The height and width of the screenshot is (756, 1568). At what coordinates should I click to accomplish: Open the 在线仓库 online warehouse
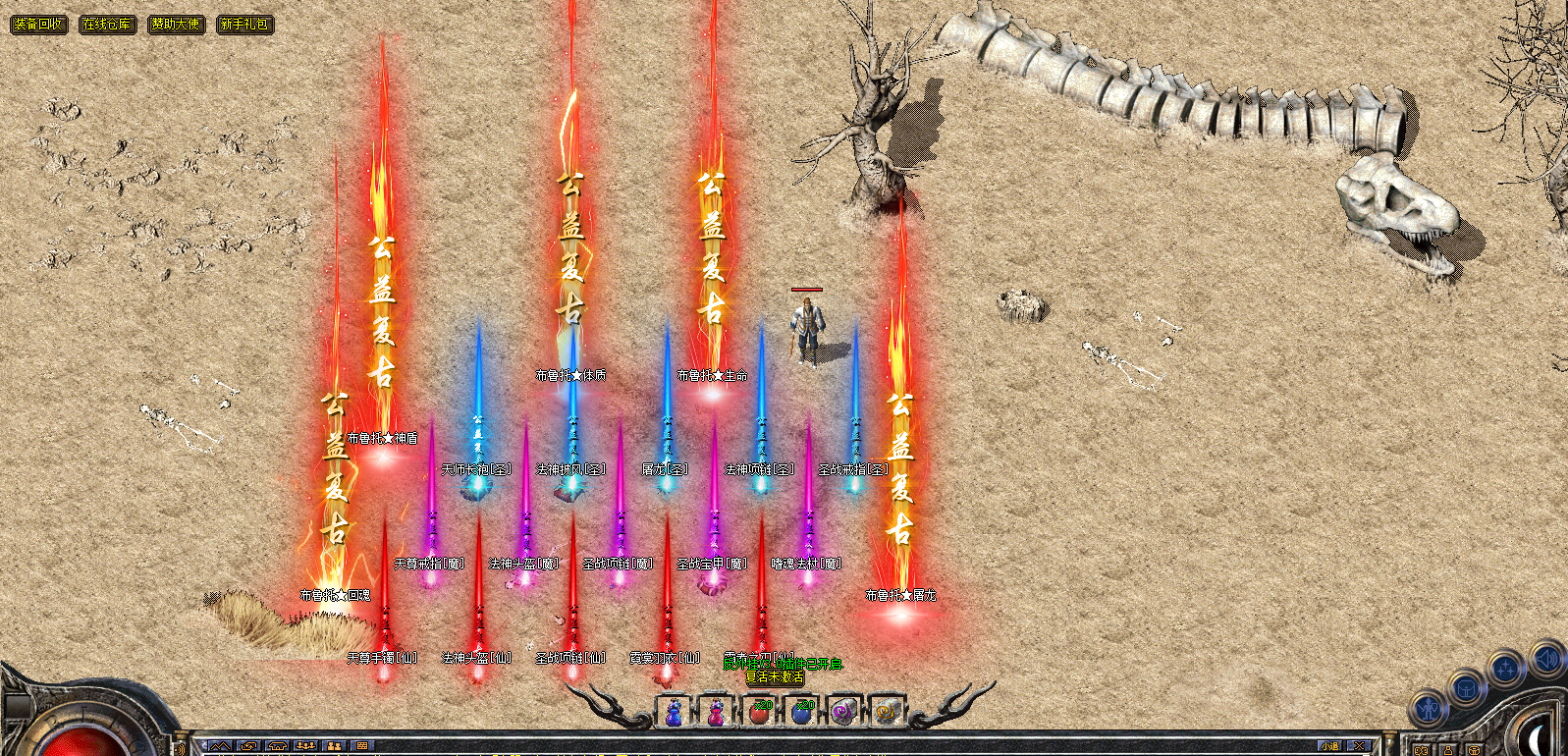107,24
